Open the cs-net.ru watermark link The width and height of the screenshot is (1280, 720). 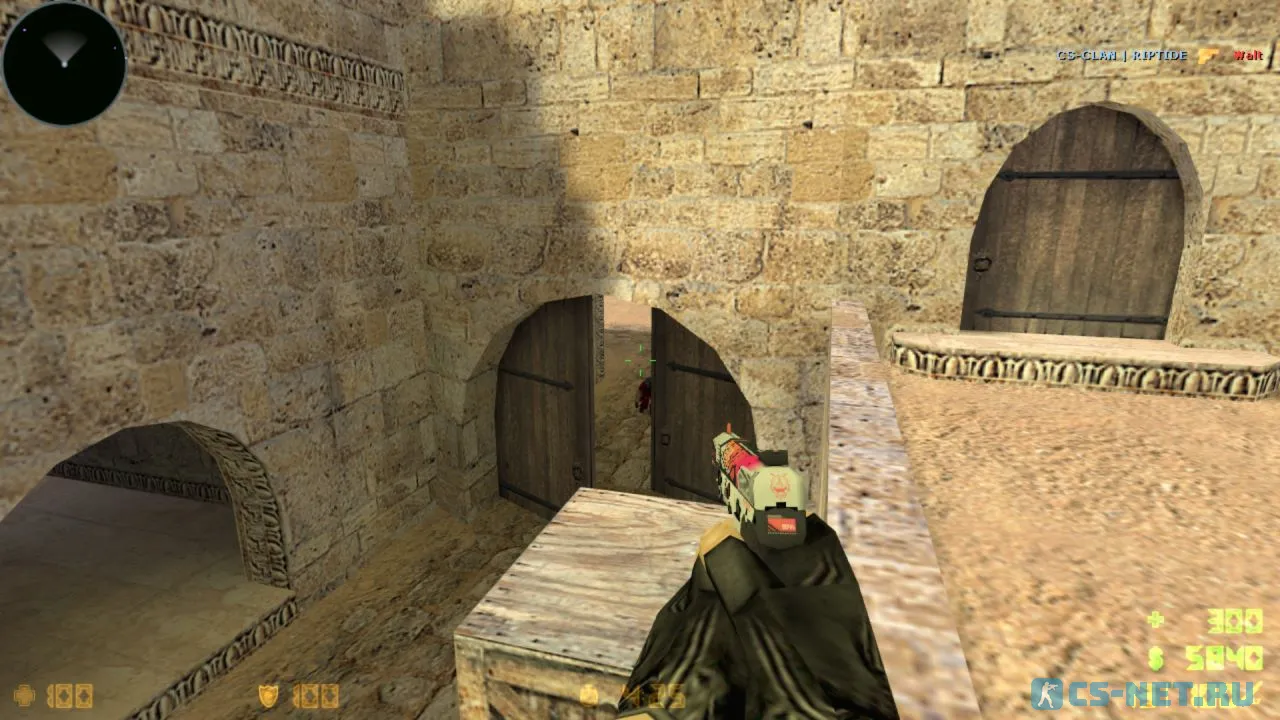pos(1162,692)
